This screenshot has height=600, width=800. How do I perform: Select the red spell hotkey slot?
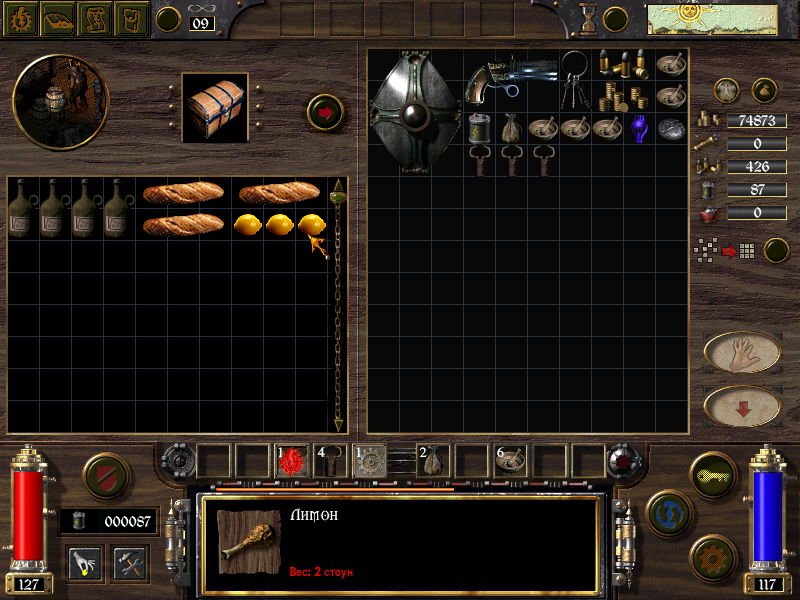[x=293, y=460]
